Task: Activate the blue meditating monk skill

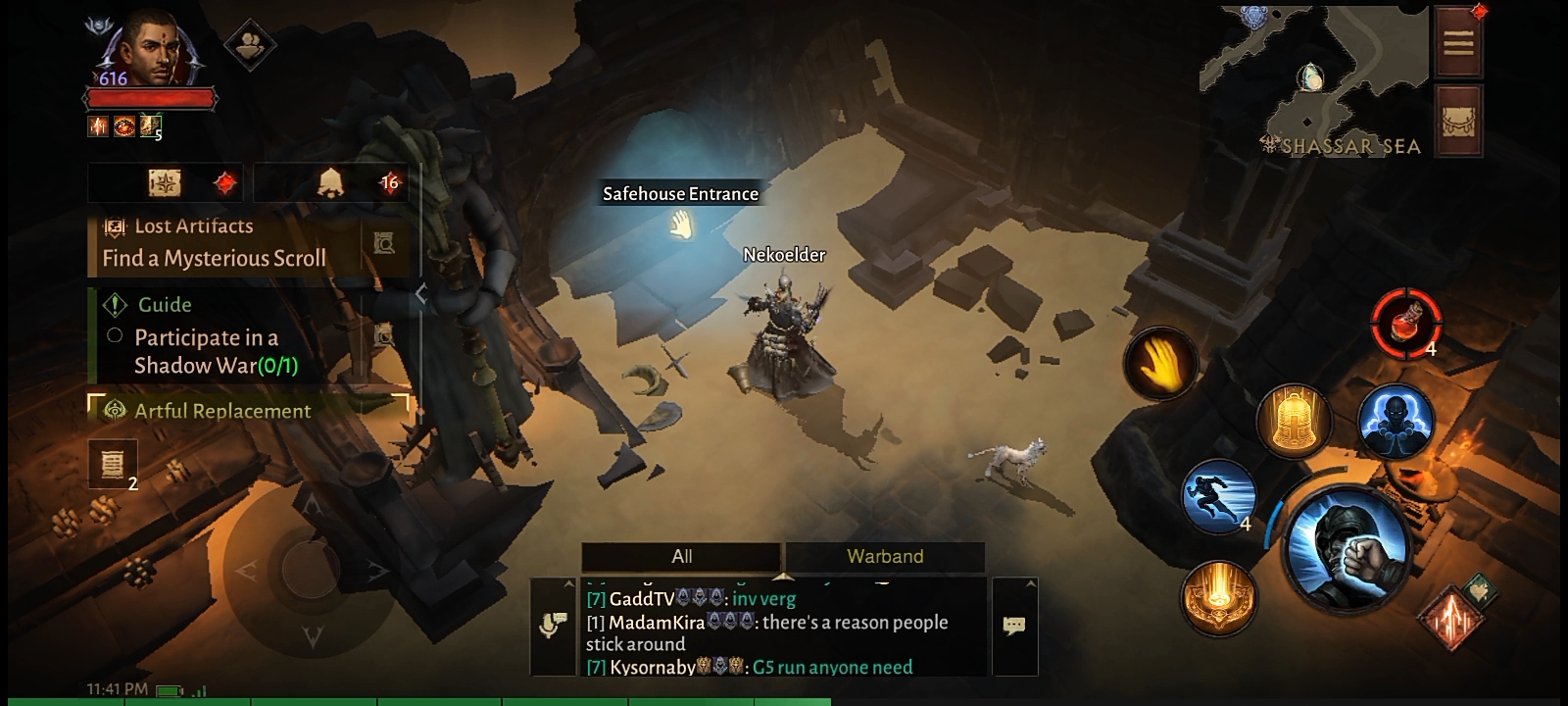Action: (x=1395, y=421)
